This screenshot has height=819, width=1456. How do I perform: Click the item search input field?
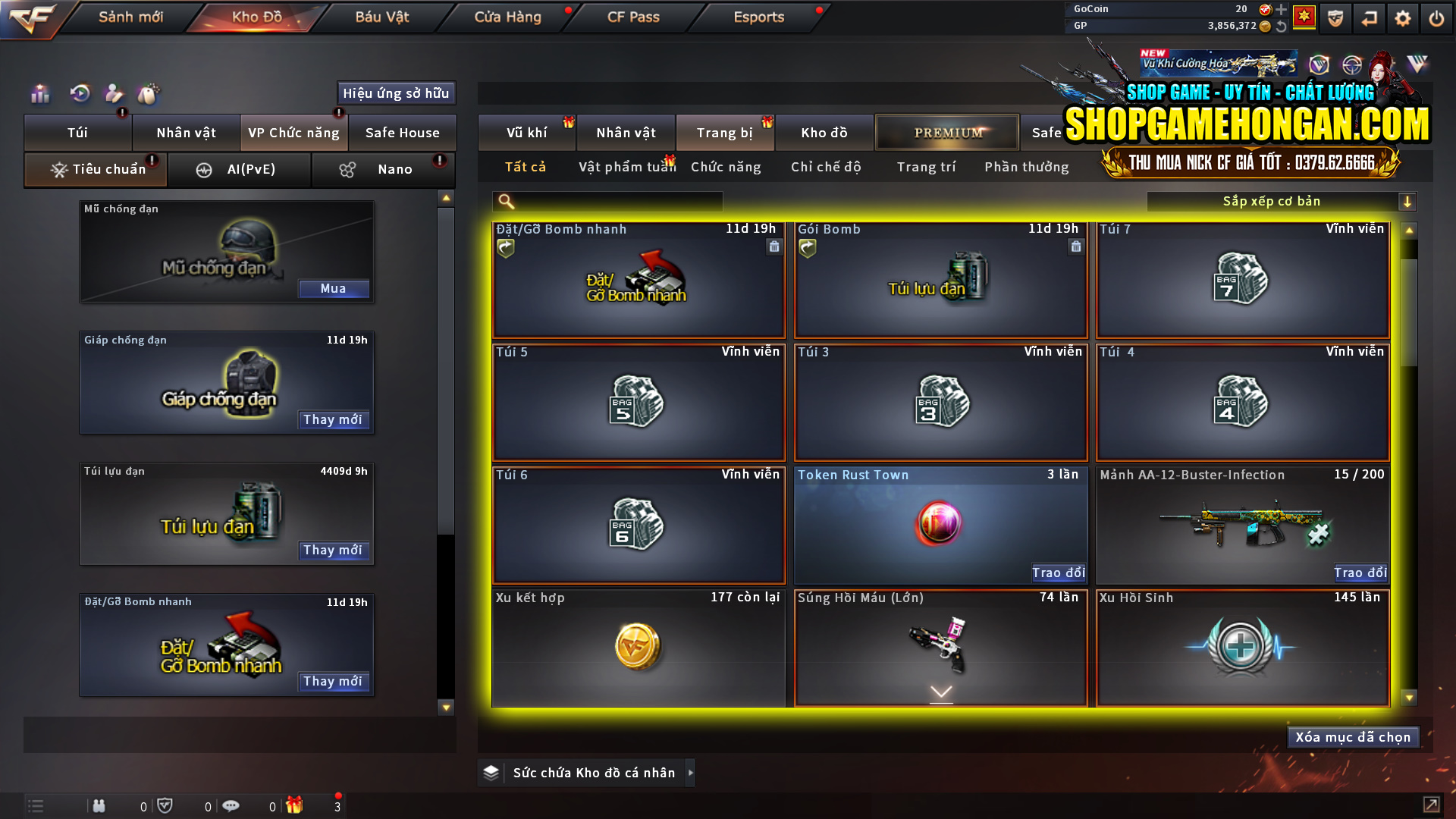(x=607, y=202)
